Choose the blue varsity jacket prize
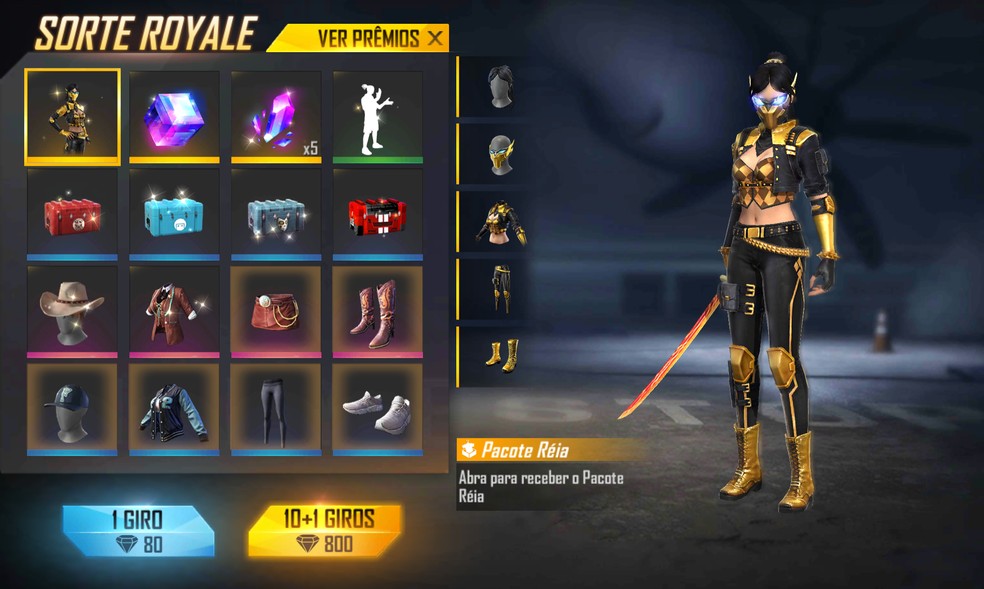 click(x=175, y=409)
